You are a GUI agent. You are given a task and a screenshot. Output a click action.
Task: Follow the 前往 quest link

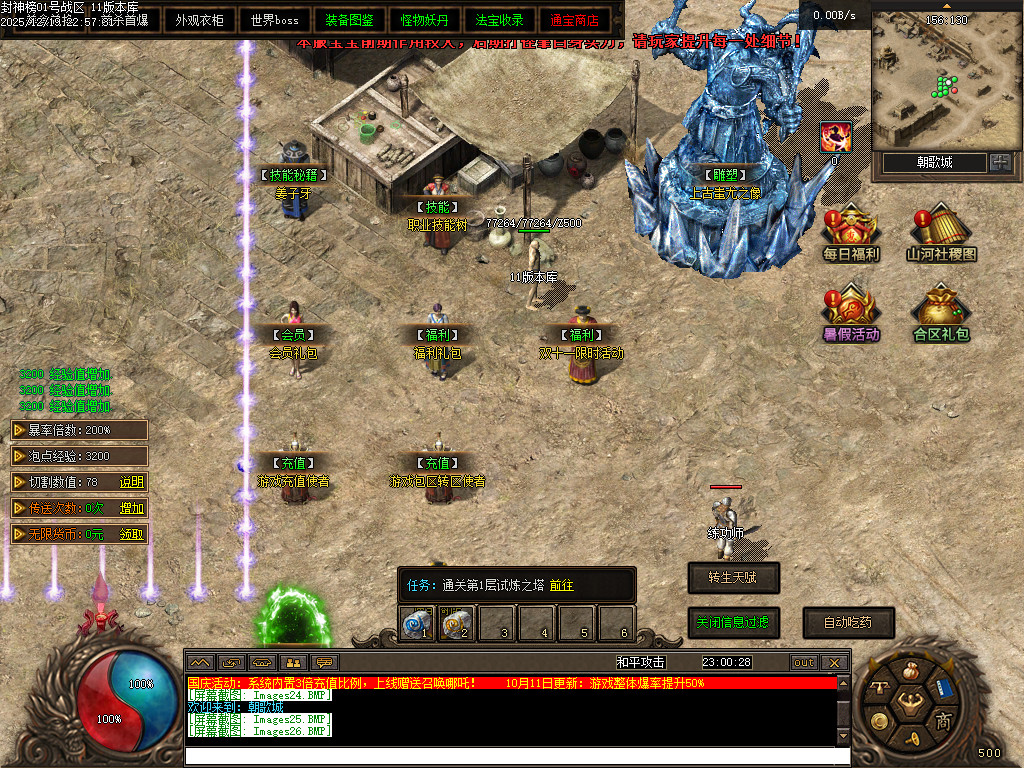(561, 585)
